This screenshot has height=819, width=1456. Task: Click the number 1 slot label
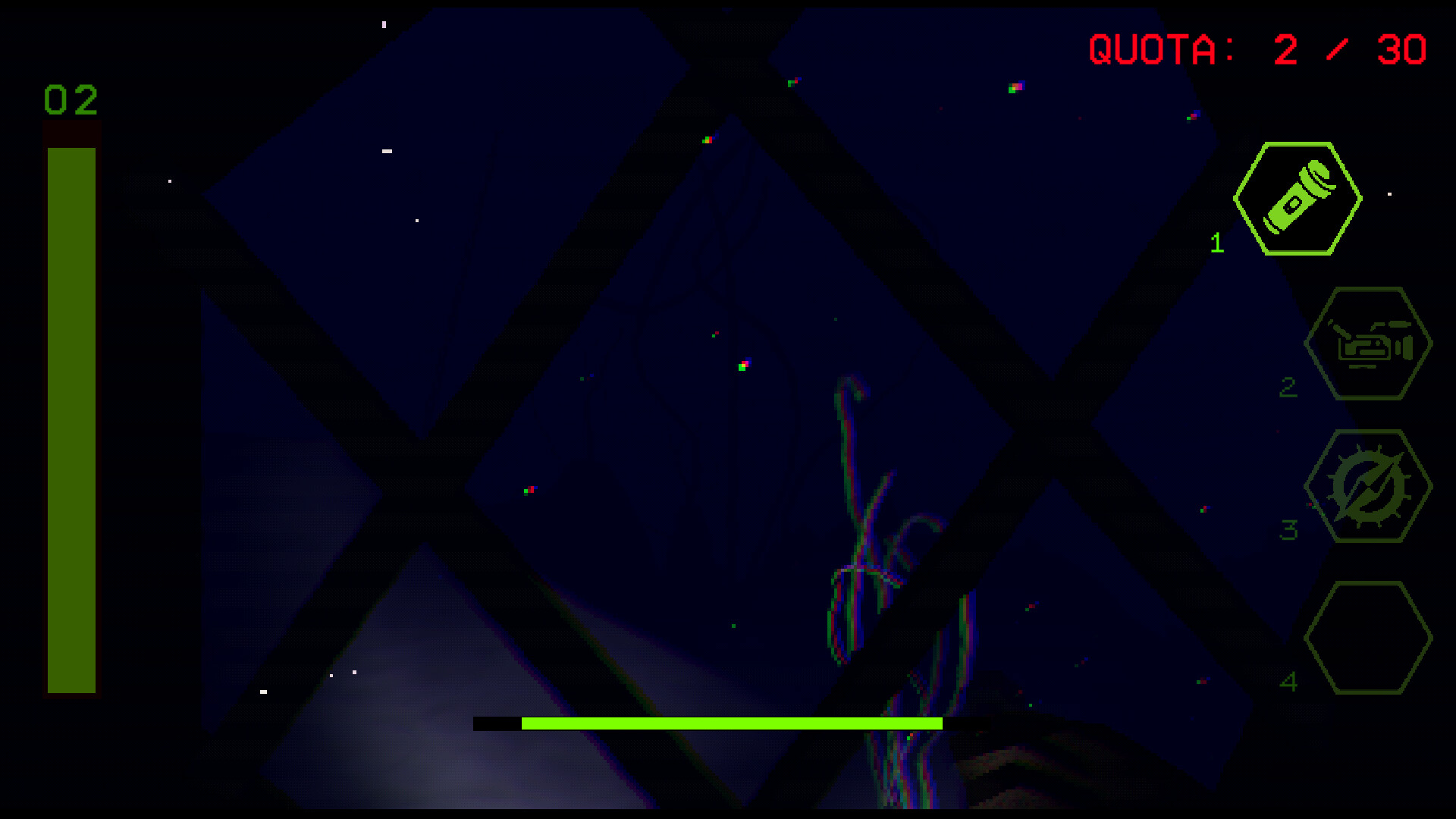click(x=1219, y=244)
